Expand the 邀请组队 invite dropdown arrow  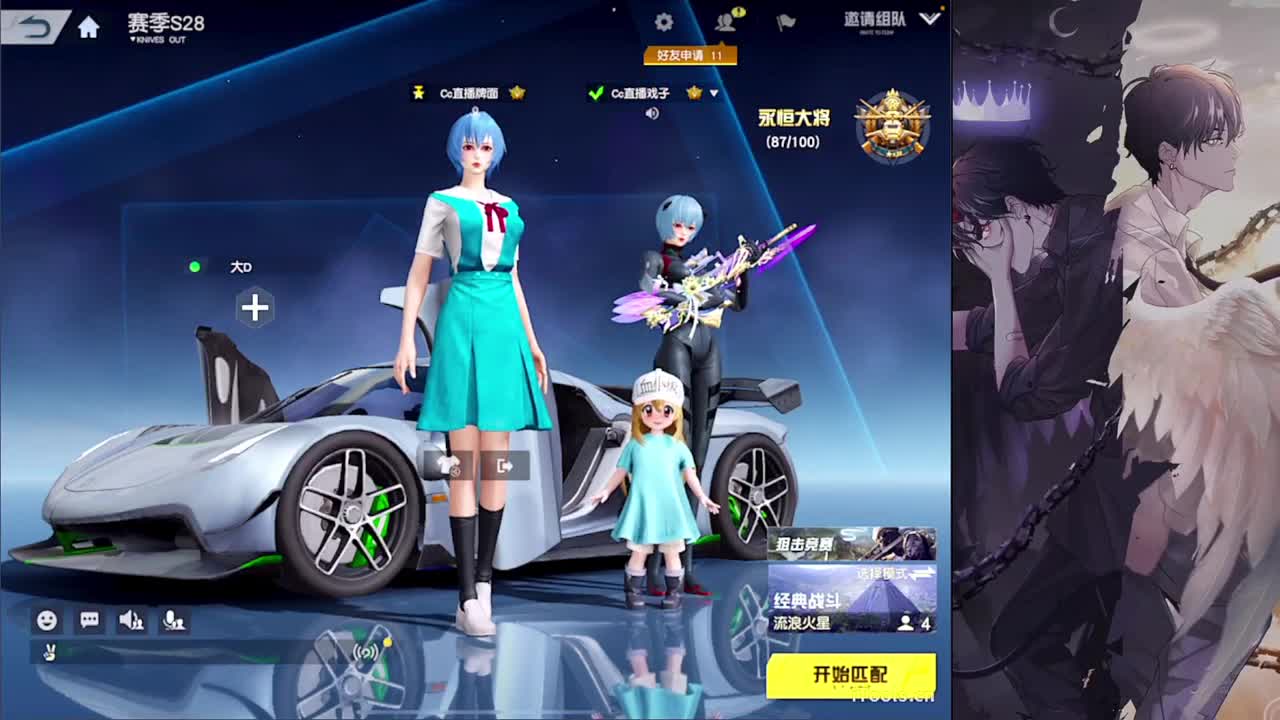pos(930,18)
